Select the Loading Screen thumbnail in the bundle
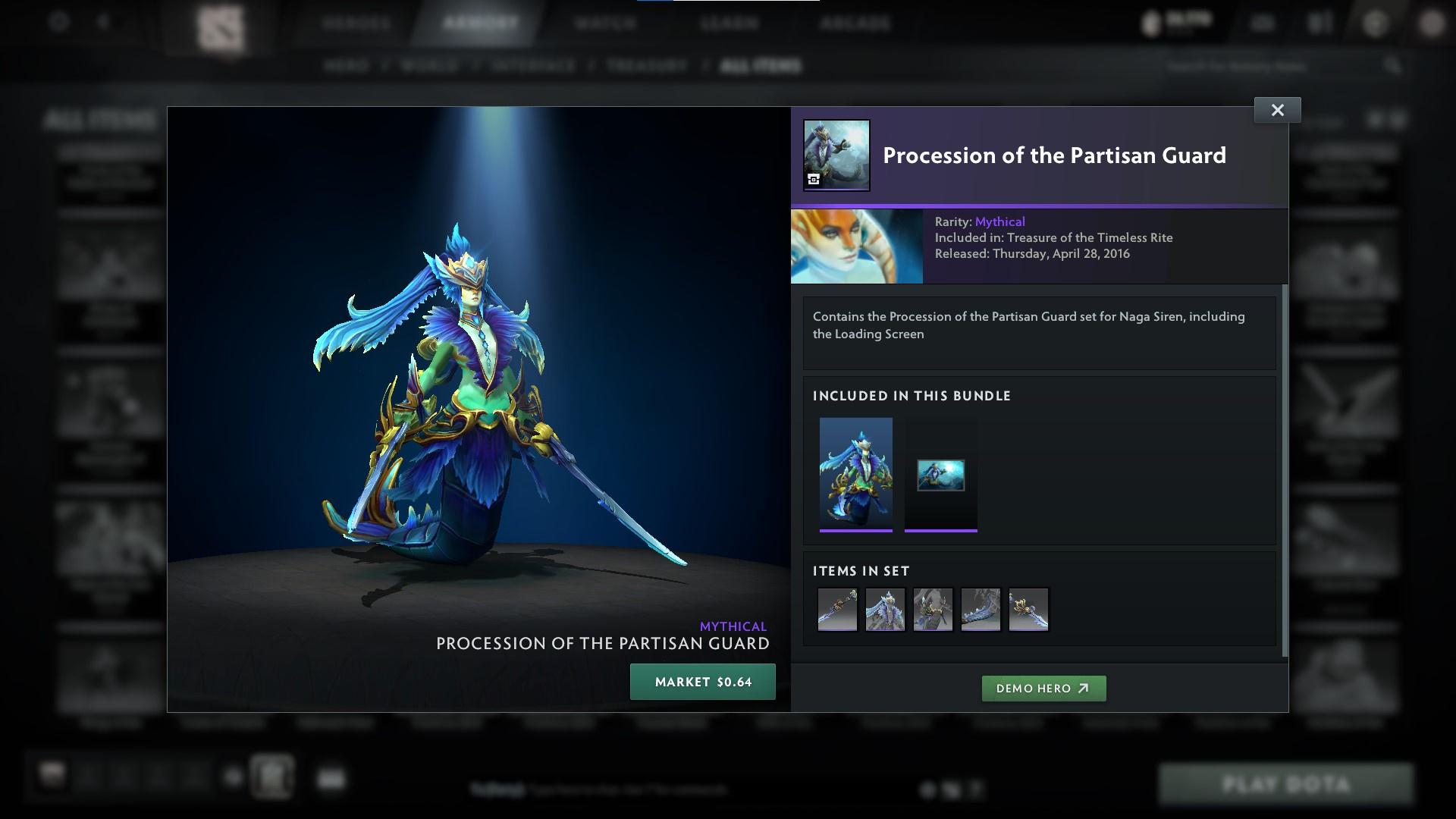Screen dimensions: 1456x819 tap(940, 476)
